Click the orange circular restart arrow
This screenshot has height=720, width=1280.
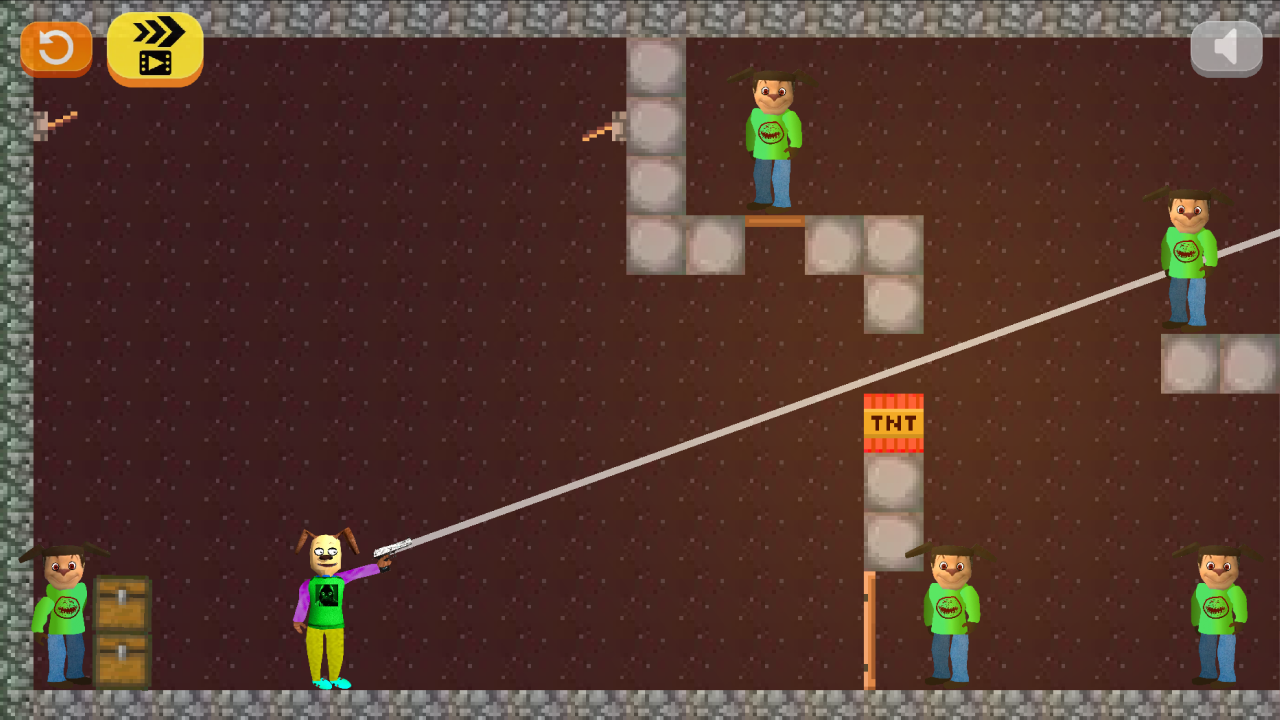click(x=55, y=47)
